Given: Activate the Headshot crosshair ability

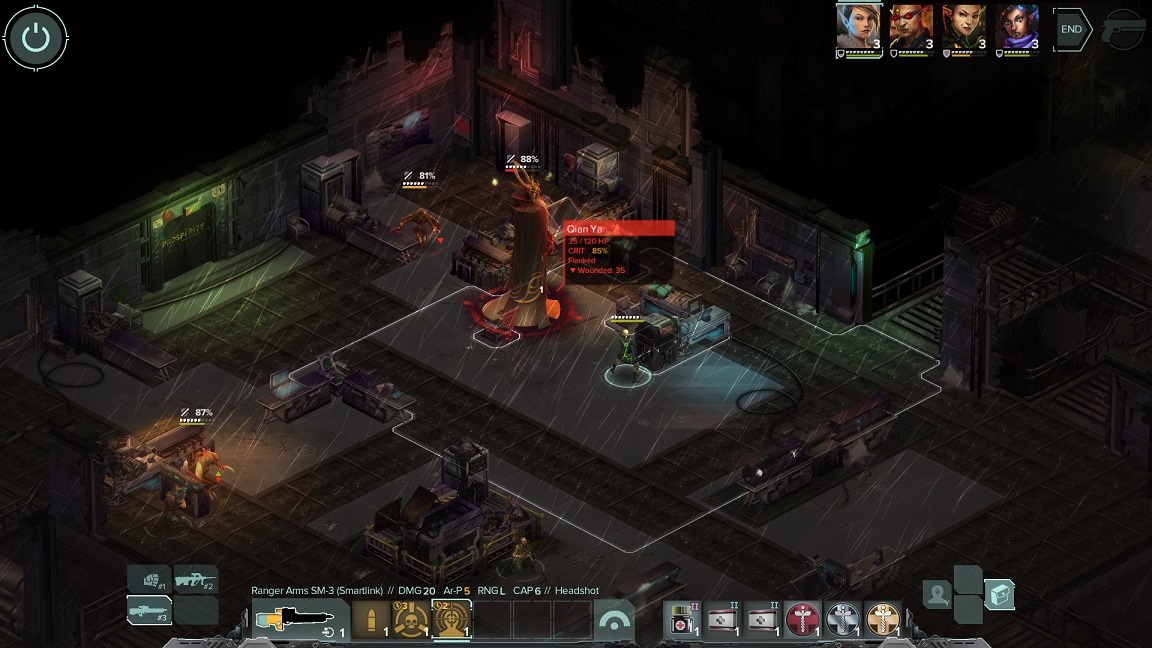Looking at the screenshot, I should coord(451,620).
